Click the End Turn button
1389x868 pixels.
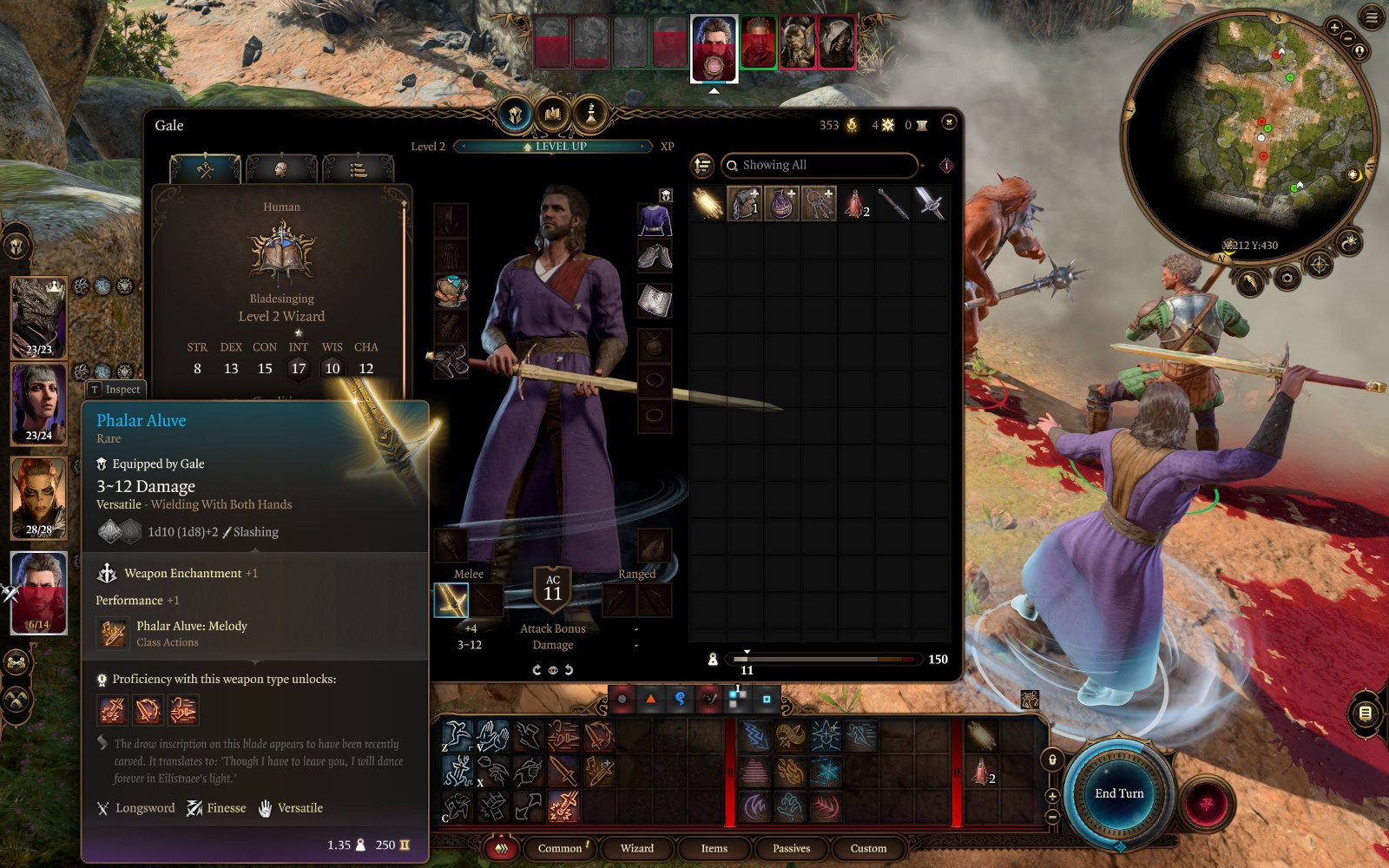(x=1119, y=793)
